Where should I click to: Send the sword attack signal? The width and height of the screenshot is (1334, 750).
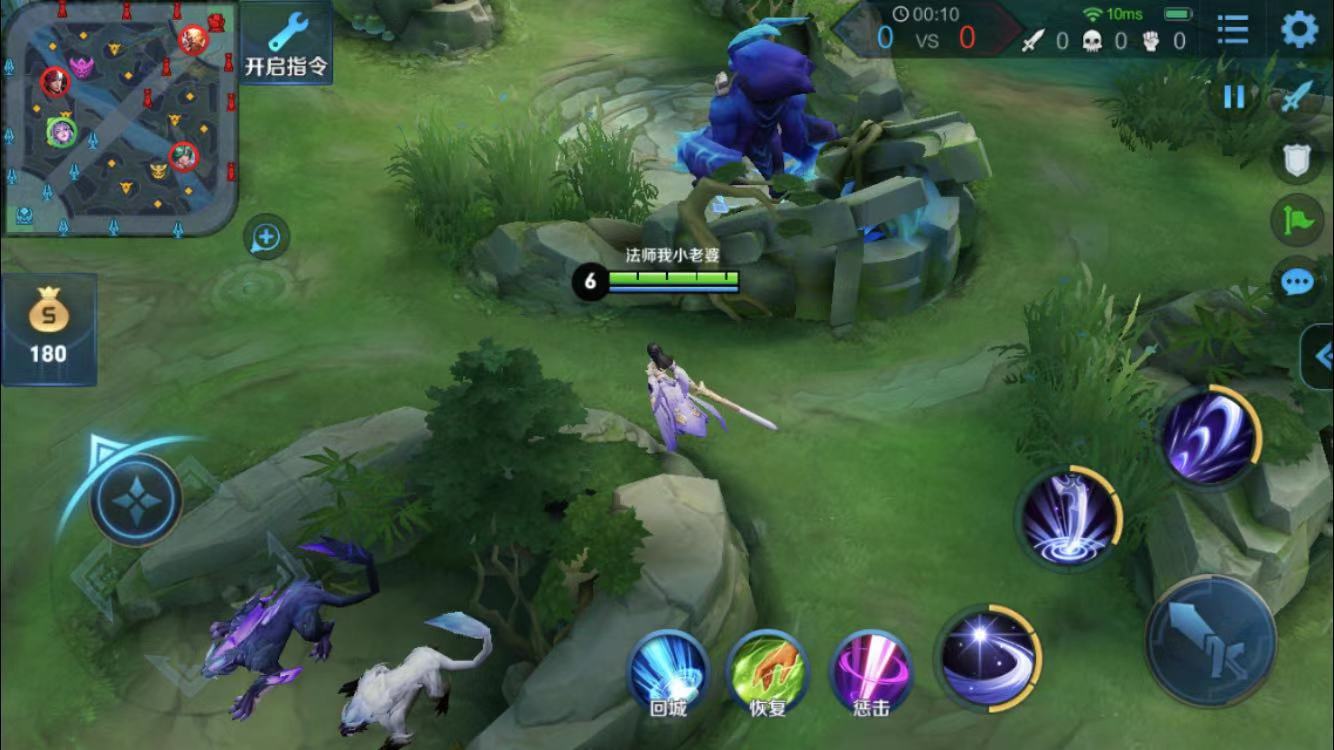pyautogui.click(x=1298, y=97)
